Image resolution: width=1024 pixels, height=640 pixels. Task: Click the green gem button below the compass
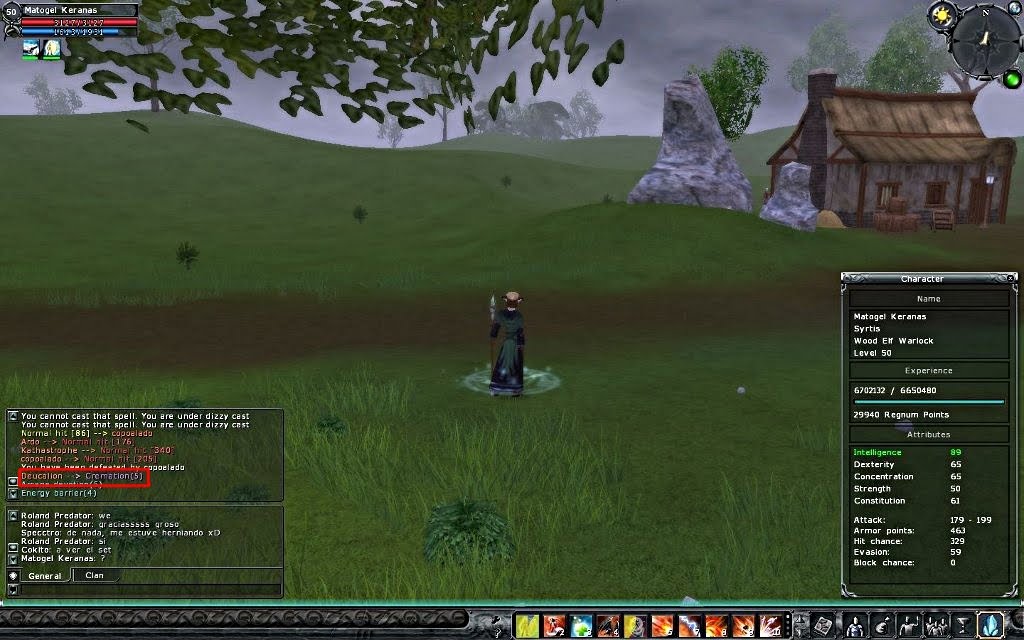click(1012, 78)
